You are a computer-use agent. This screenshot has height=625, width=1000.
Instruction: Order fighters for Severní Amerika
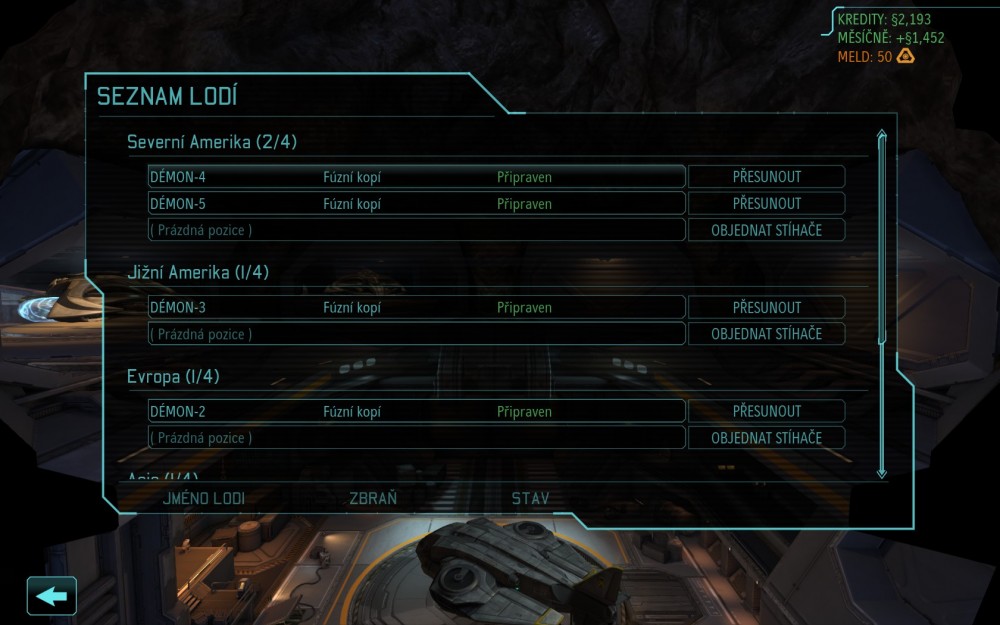pos(766,230)
